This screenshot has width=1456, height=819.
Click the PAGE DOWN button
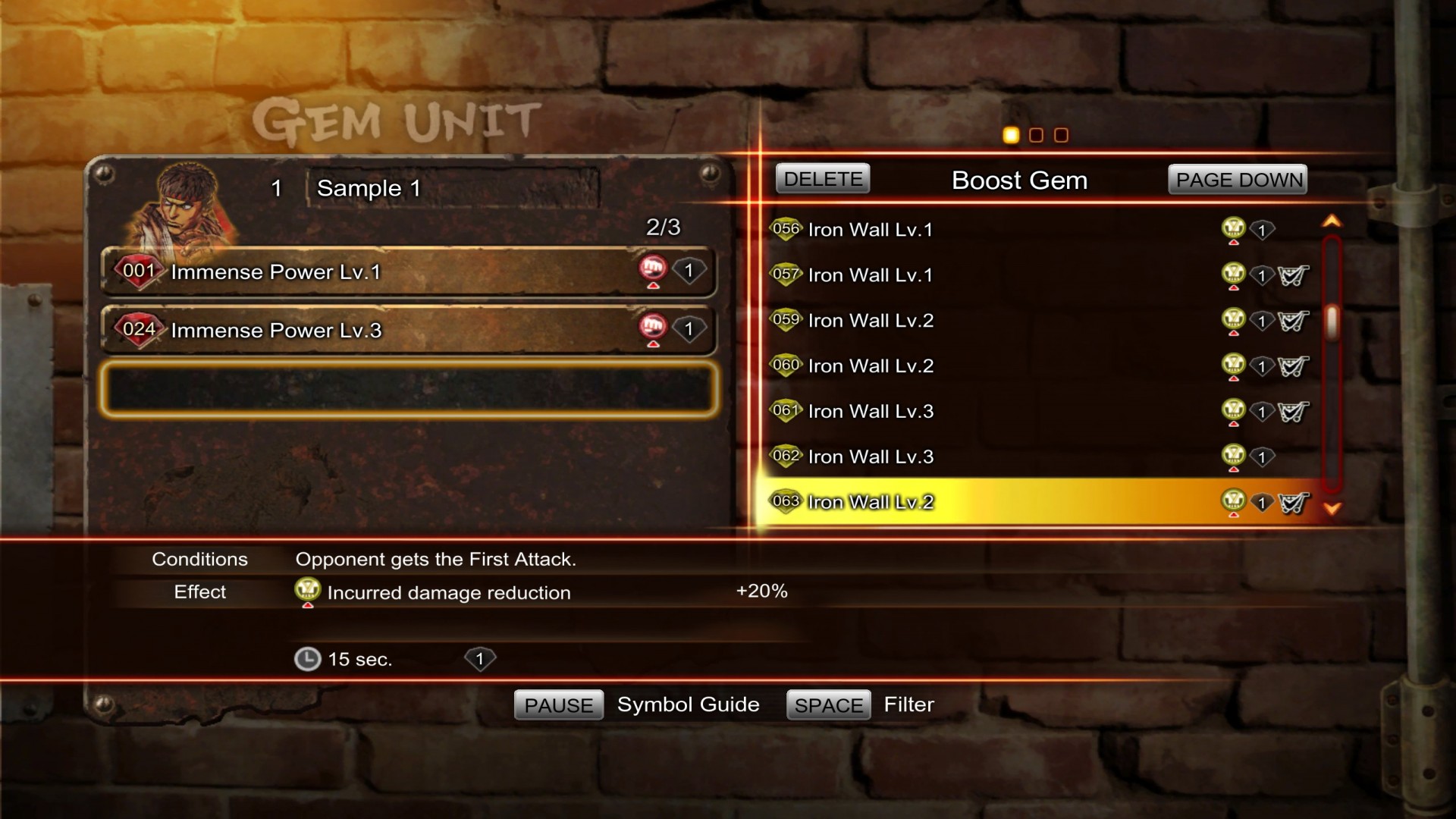point(1237,179)
